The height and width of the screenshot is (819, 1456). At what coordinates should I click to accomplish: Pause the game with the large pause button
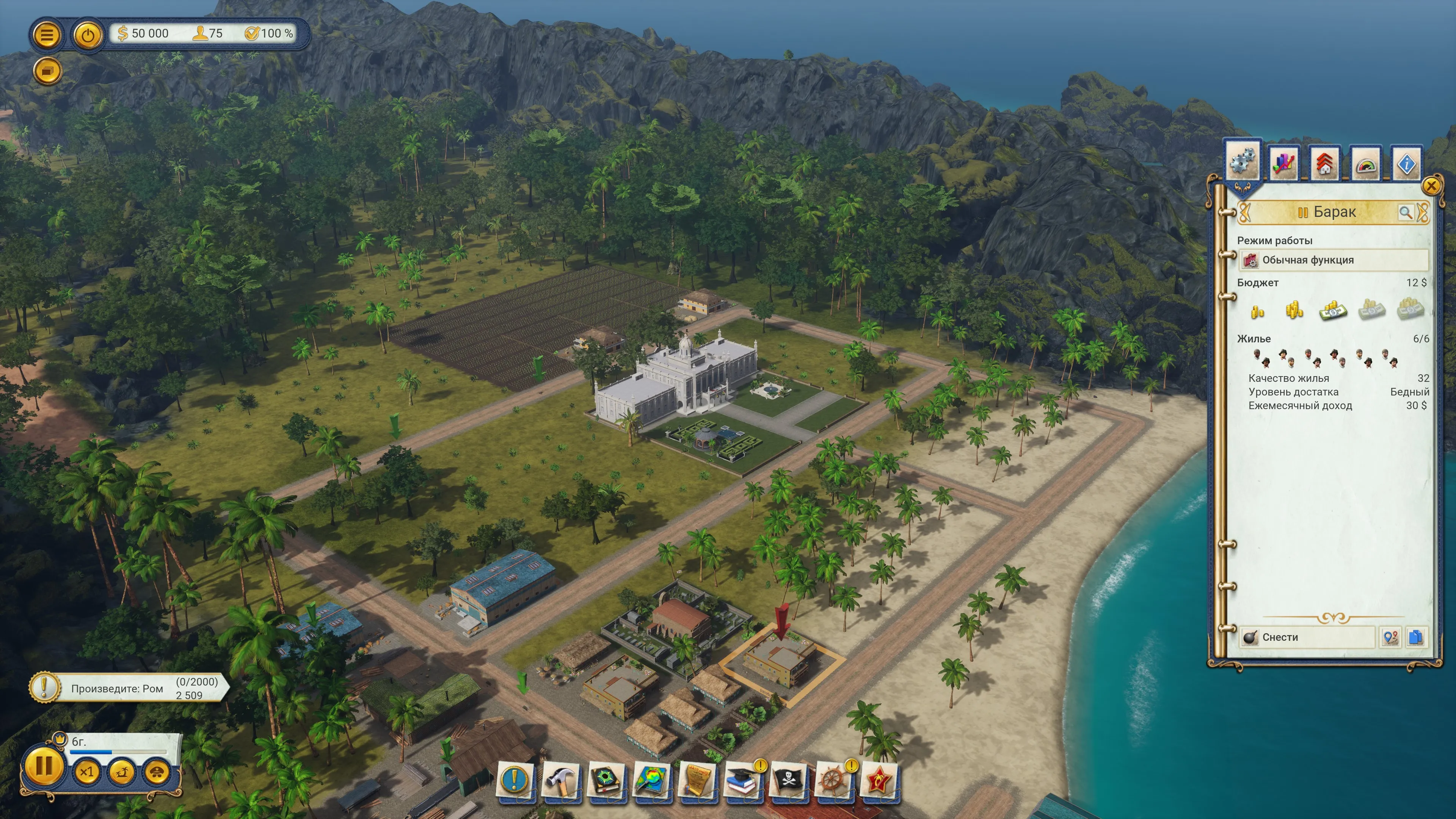click(x=44, y=766)
